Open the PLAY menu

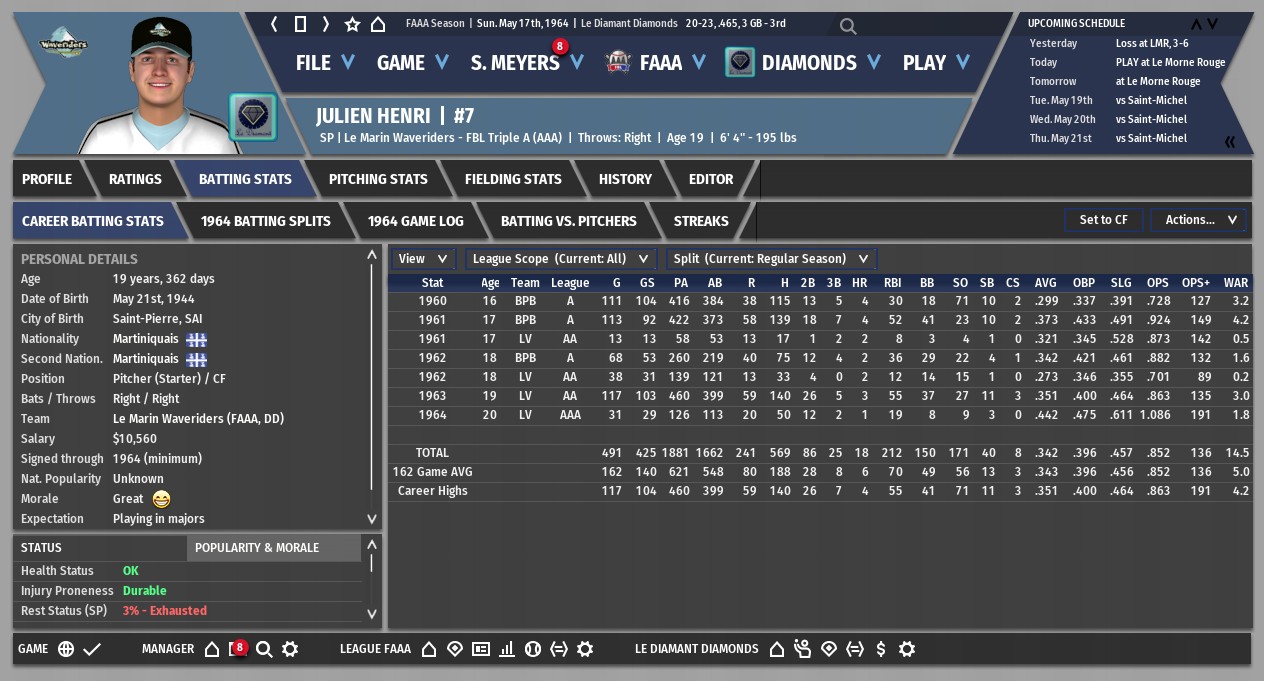pos(935,63)
